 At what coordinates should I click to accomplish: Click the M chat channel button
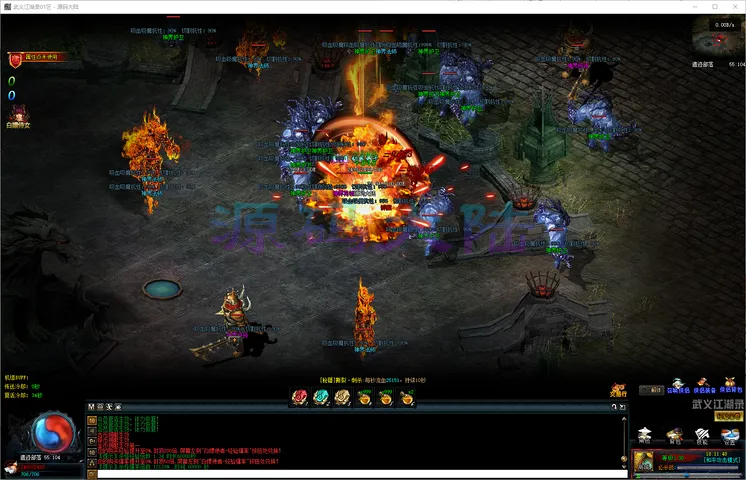(91, 407)
